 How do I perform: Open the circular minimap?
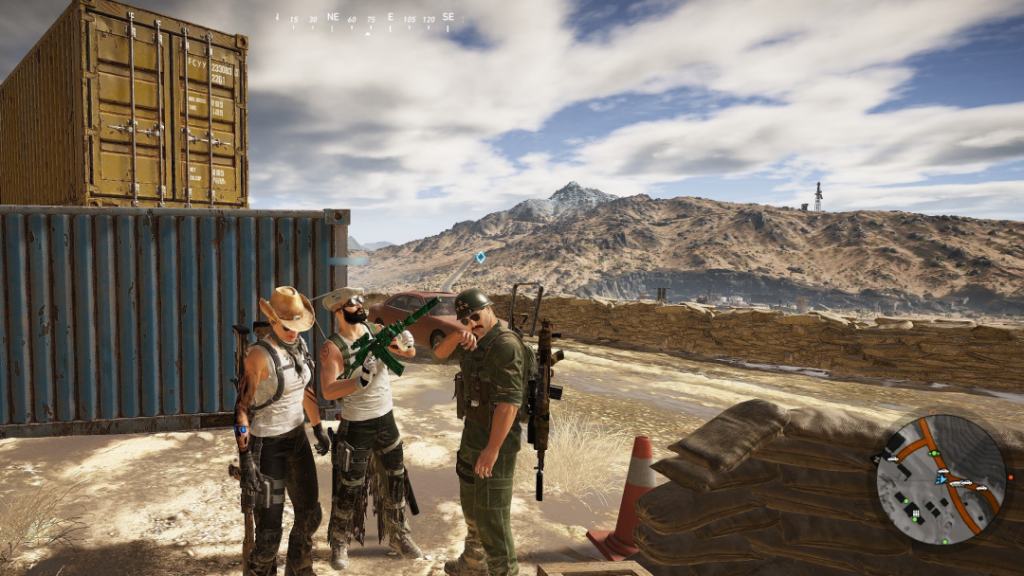(x=941, y=480)
